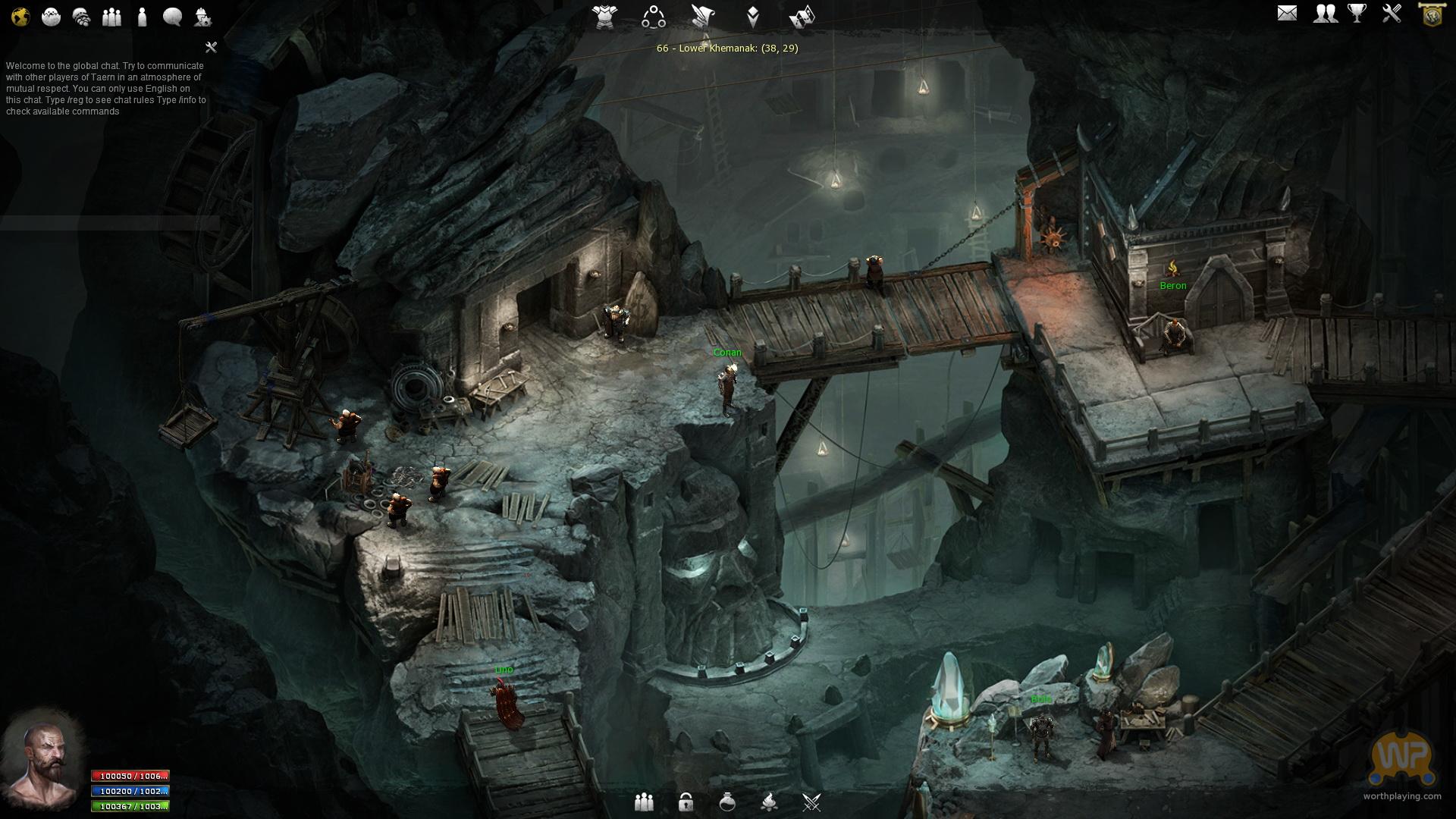Open the armor equipment screen

click(x=605, y=17)
